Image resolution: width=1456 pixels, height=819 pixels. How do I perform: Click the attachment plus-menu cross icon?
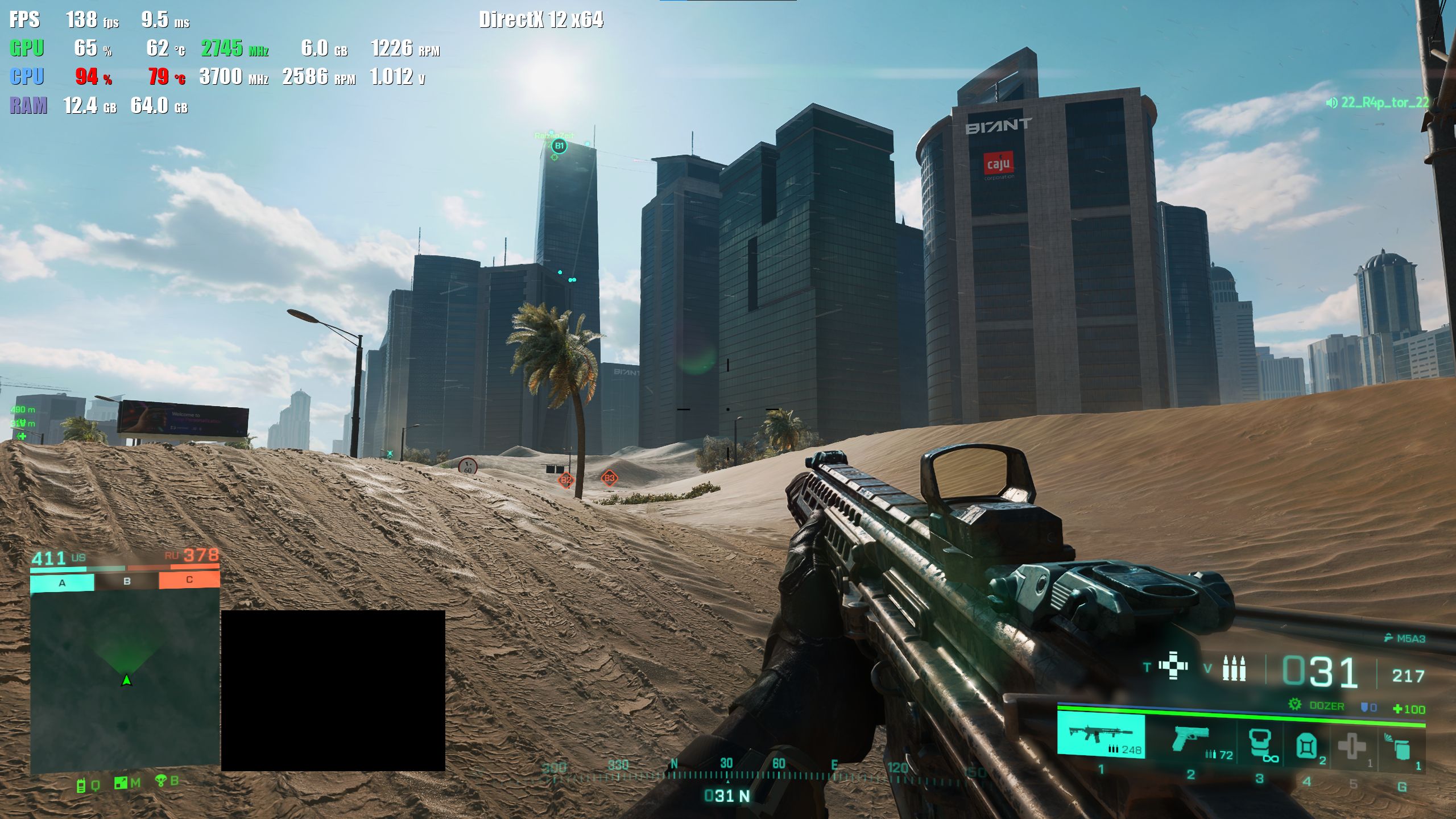[x=1173, y=666]
